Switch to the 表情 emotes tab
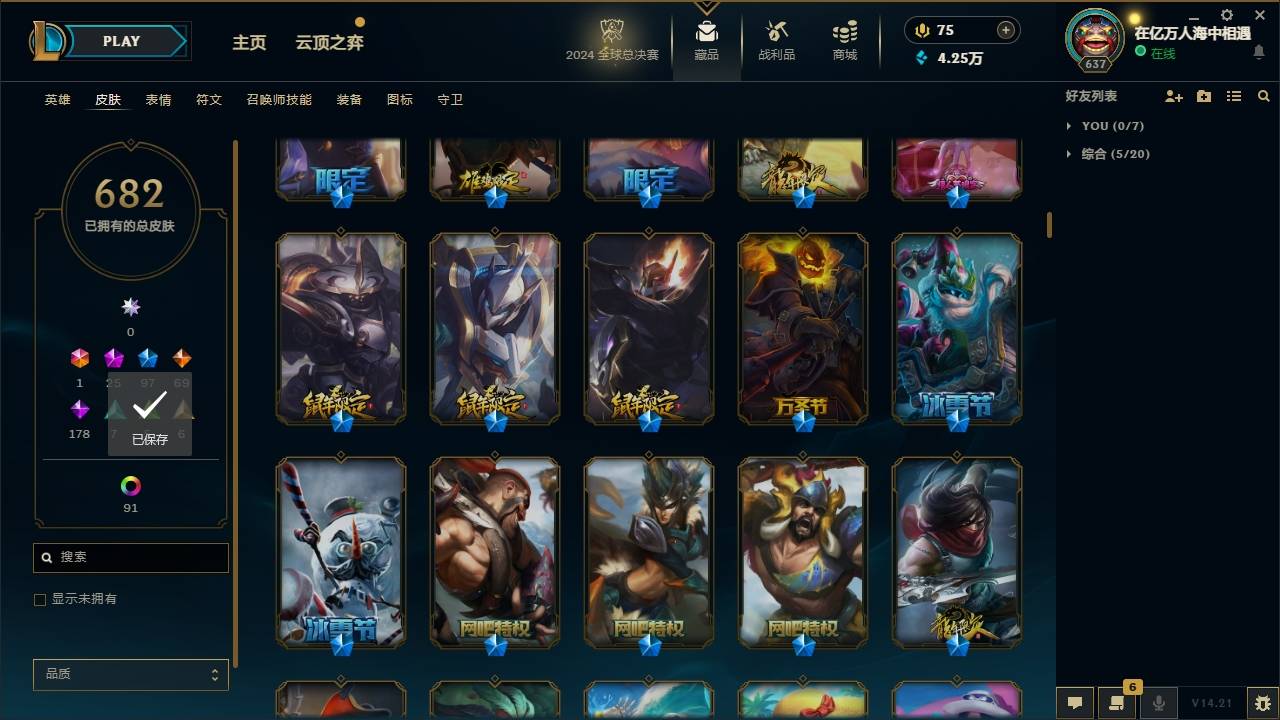 click(157, 99)
